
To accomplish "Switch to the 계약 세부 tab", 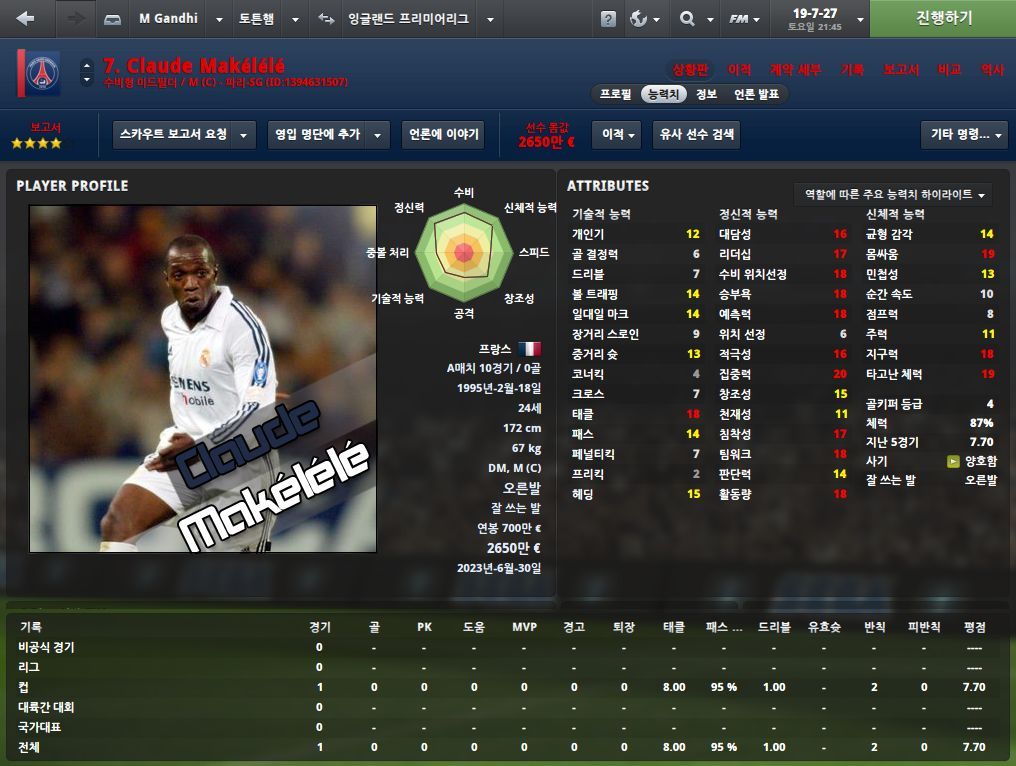I will (795, 70).
